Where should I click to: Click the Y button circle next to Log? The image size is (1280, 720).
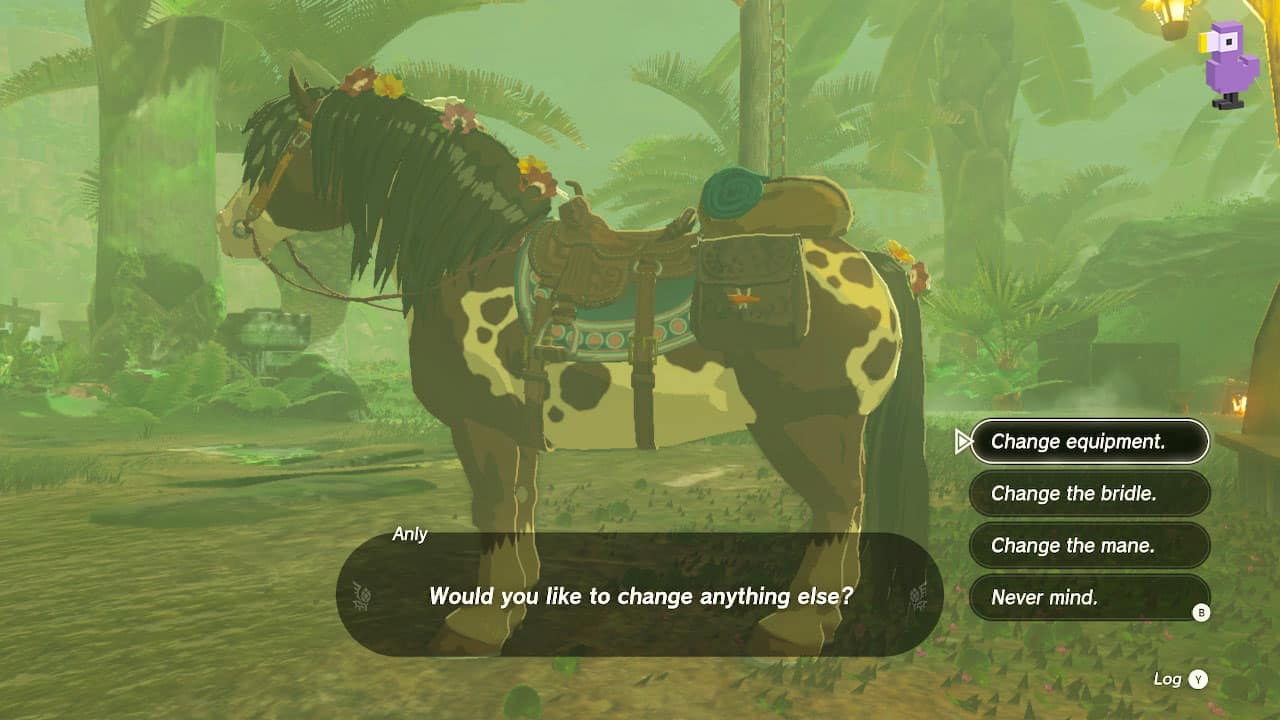tap(1196, 678)
